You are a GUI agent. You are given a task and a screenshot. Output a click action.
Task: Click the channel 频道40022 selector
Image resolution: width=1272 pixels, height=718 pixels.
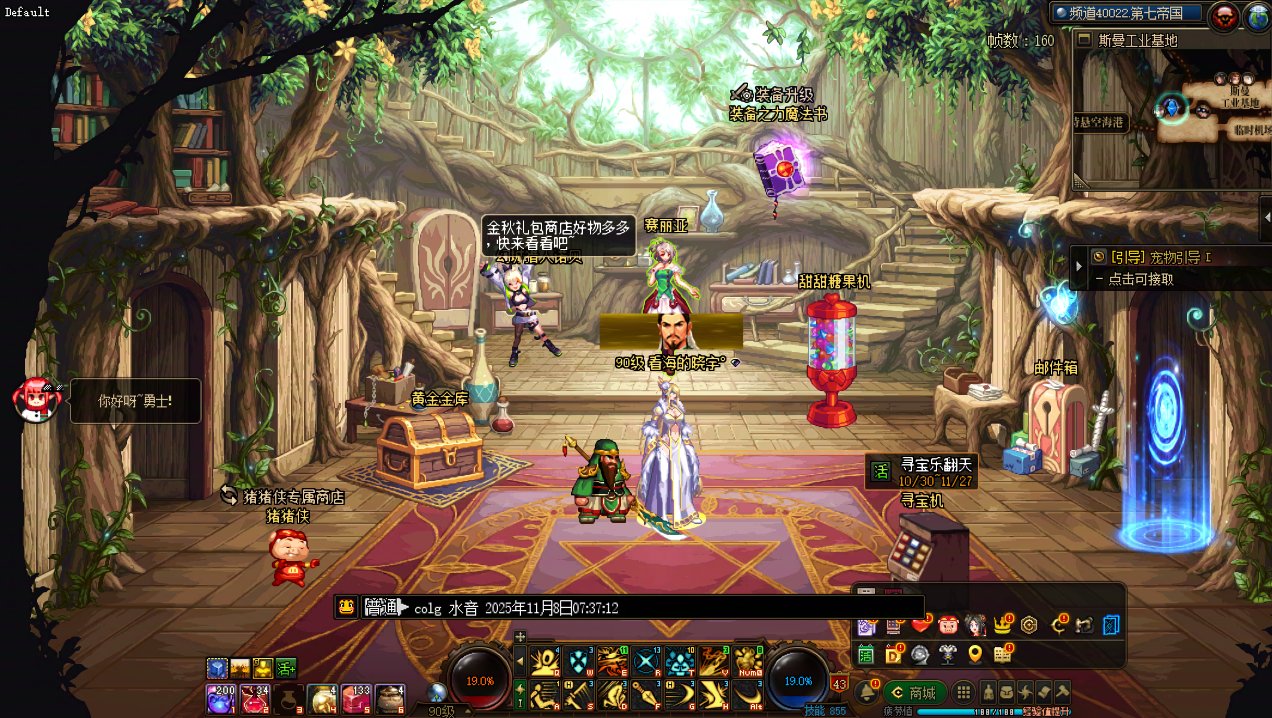coord(1126,13)
